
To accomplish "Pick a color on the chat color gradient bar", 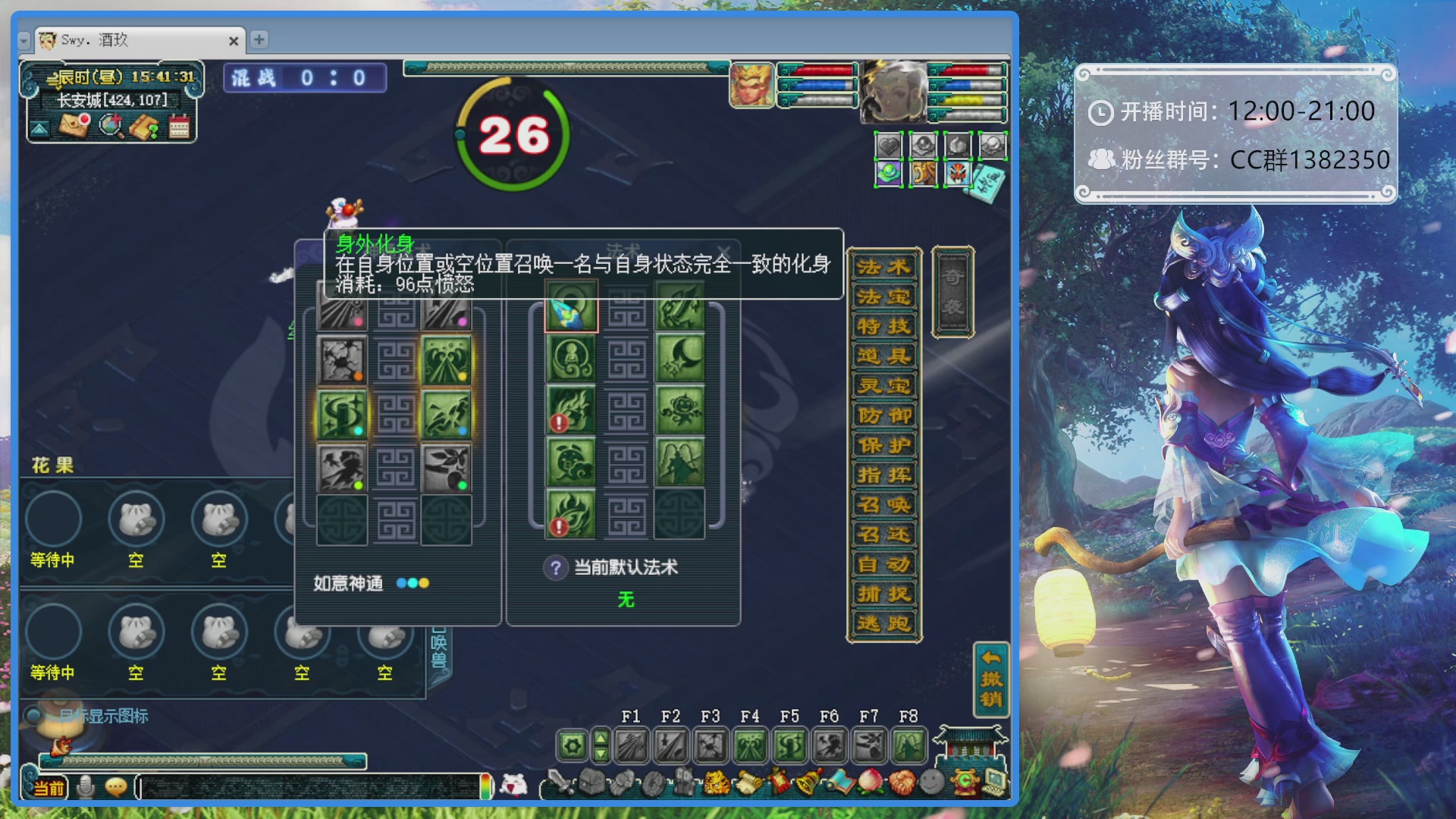I will [485, 786].
